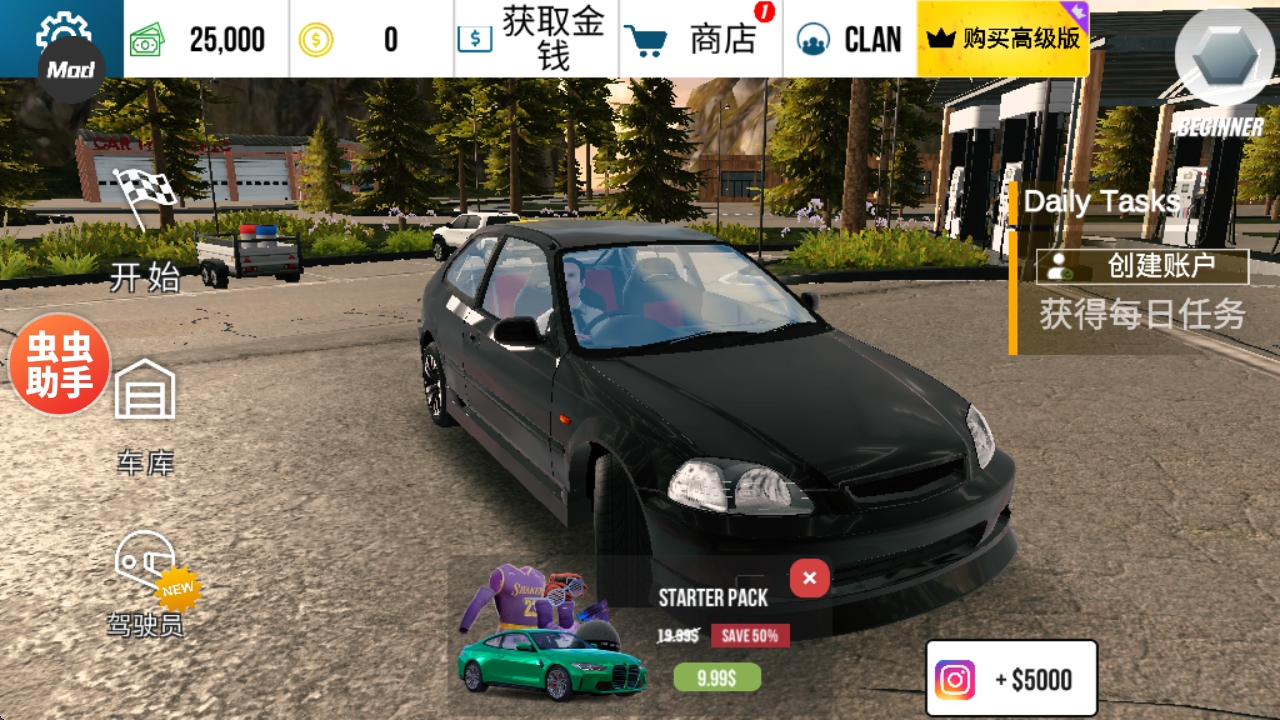View the Starter Pack green car thumbnail
1280x720 pixels.
550,660
